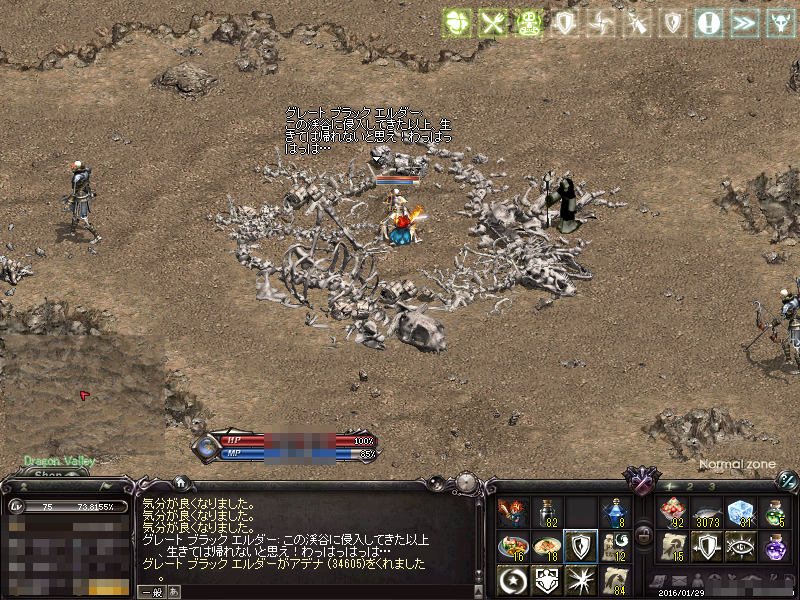Eat the strawberry dessert item
This screenshot has width=800, height=600.
[674, 513]
